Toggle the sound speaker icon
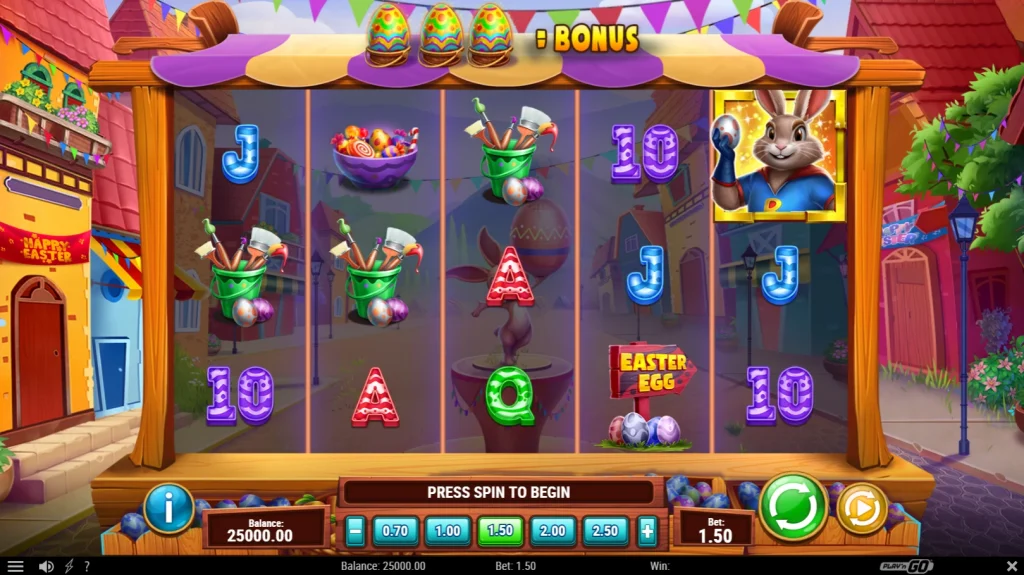Viewport: 1024px width, 575px height. 46,566
